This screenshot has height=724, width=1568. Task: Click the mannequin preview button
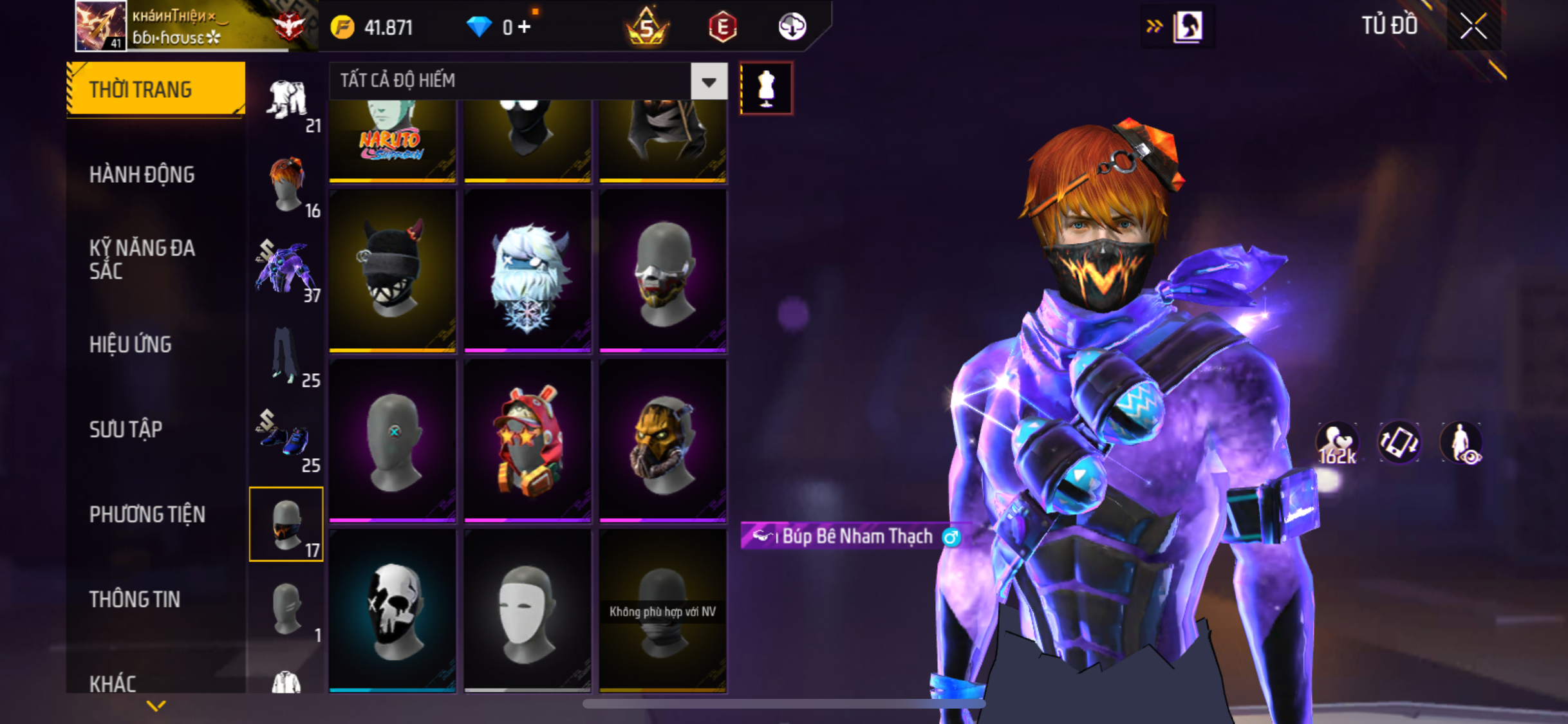tap(766, 88)
